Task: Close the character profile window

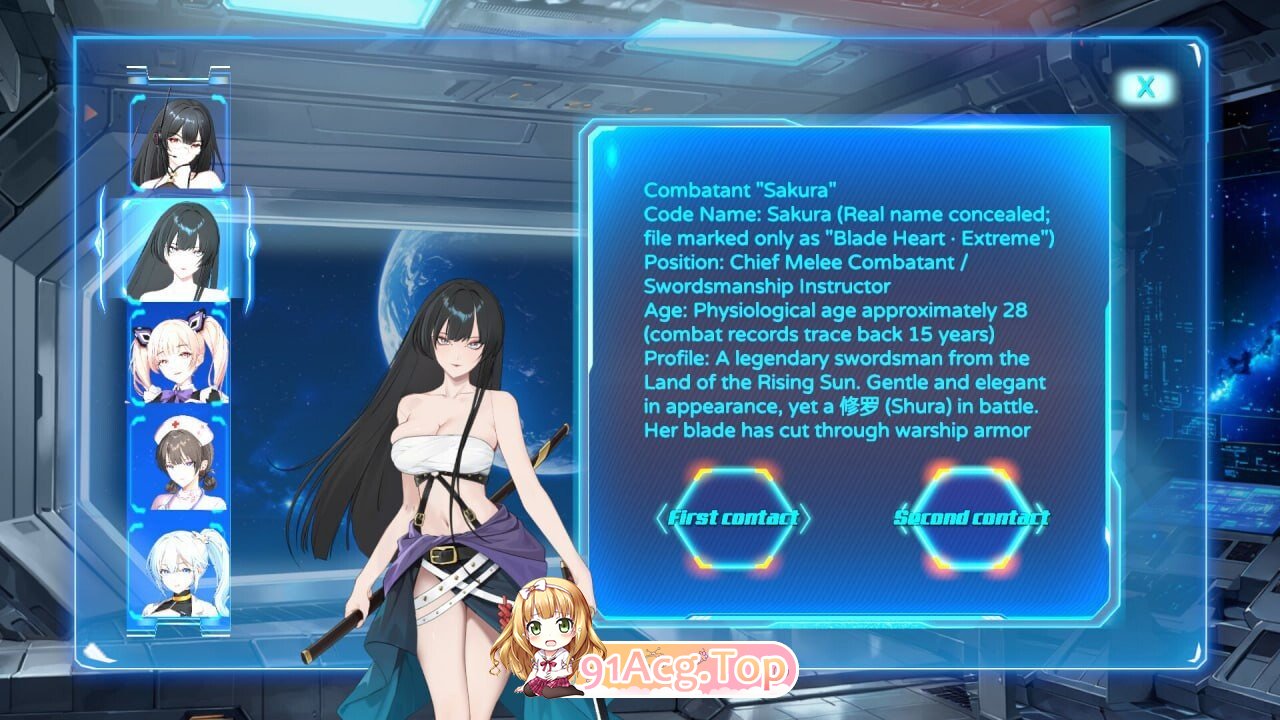Action: [1145, 88]
